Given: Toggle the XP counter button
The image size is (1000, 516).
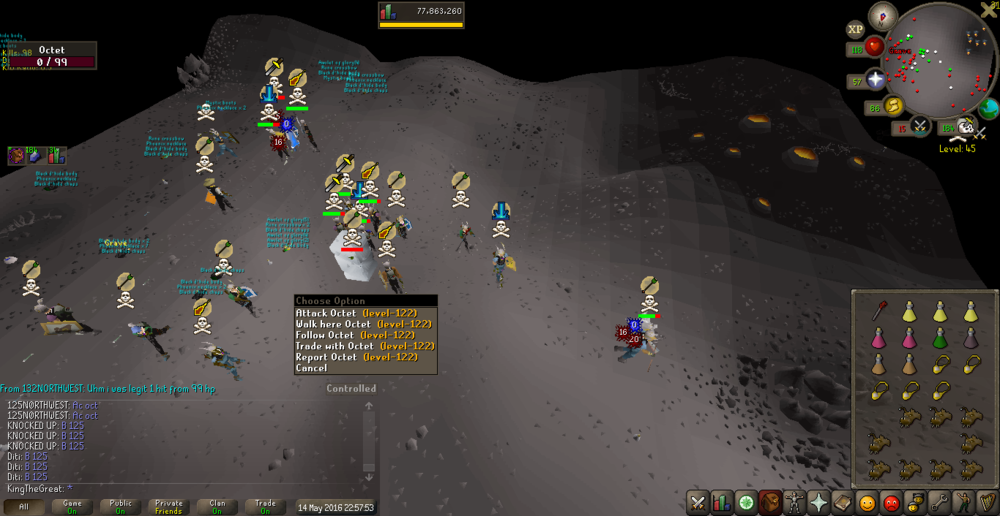Looking at the screenshot, I should point(855,30).
